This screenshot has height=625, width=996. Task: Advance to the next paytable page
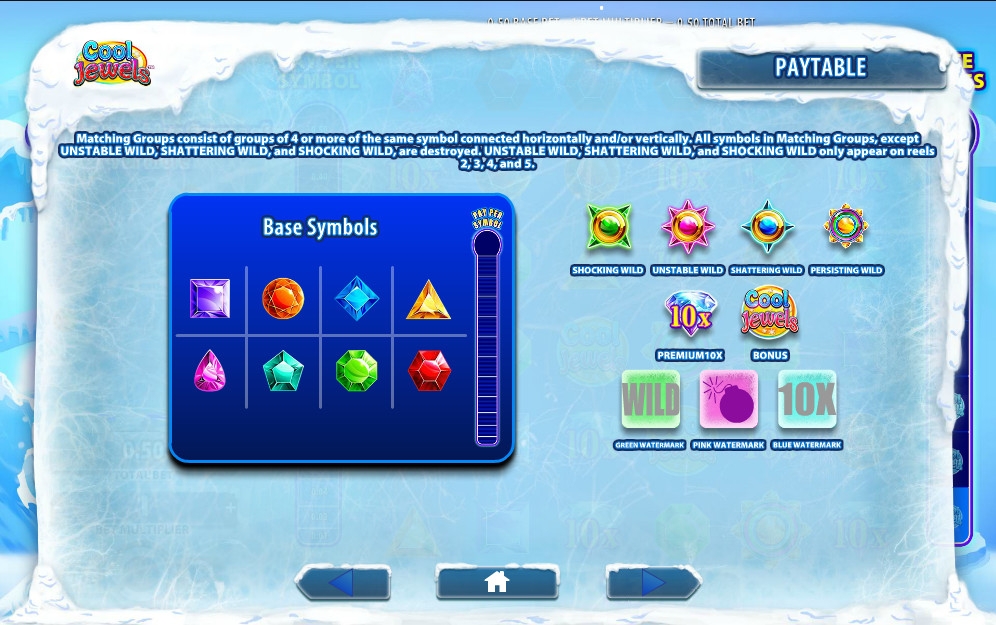pyautogui.click(x=652, y=582)
